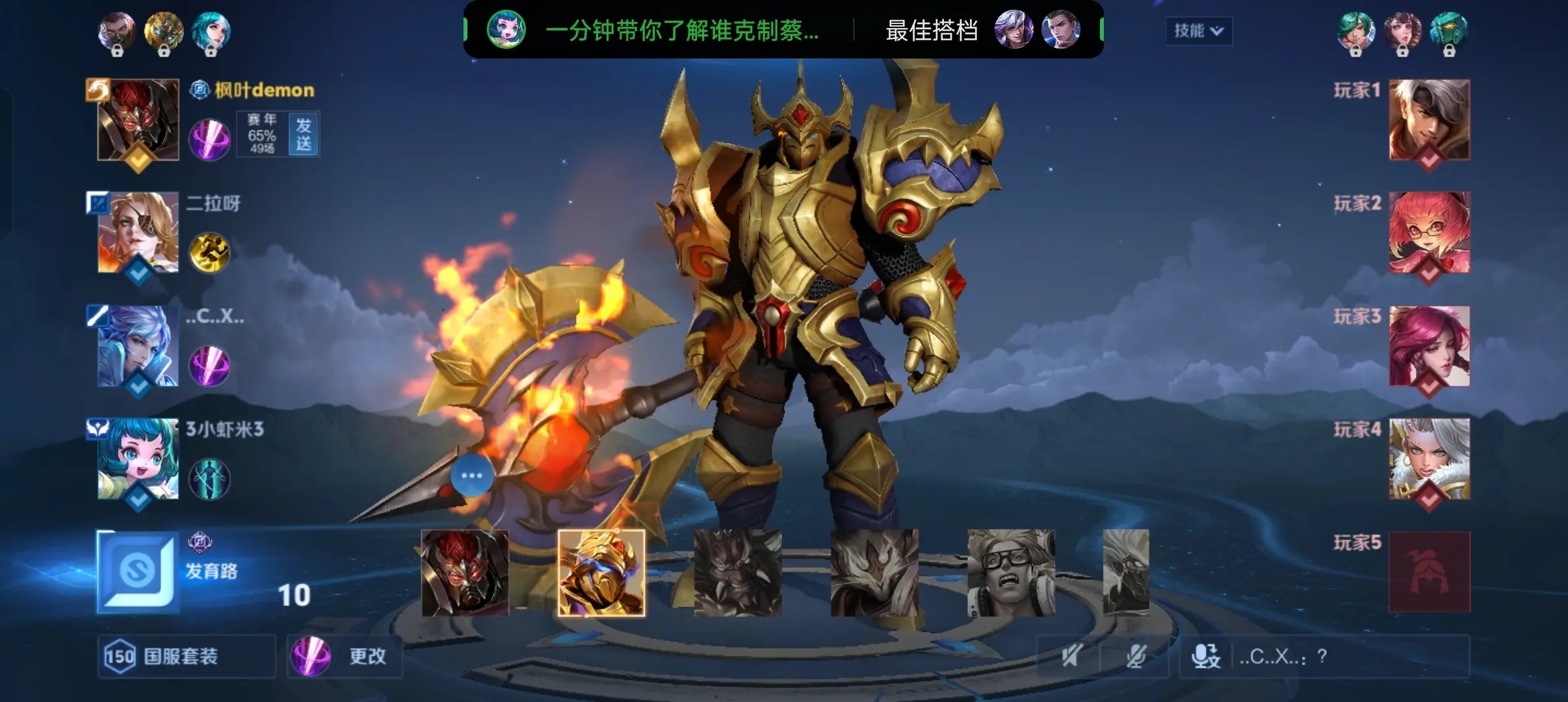The height and width of the screenshot is (702, 1568).
Task: Click the 发育路 lane swap icon
Action: (138, 571)
